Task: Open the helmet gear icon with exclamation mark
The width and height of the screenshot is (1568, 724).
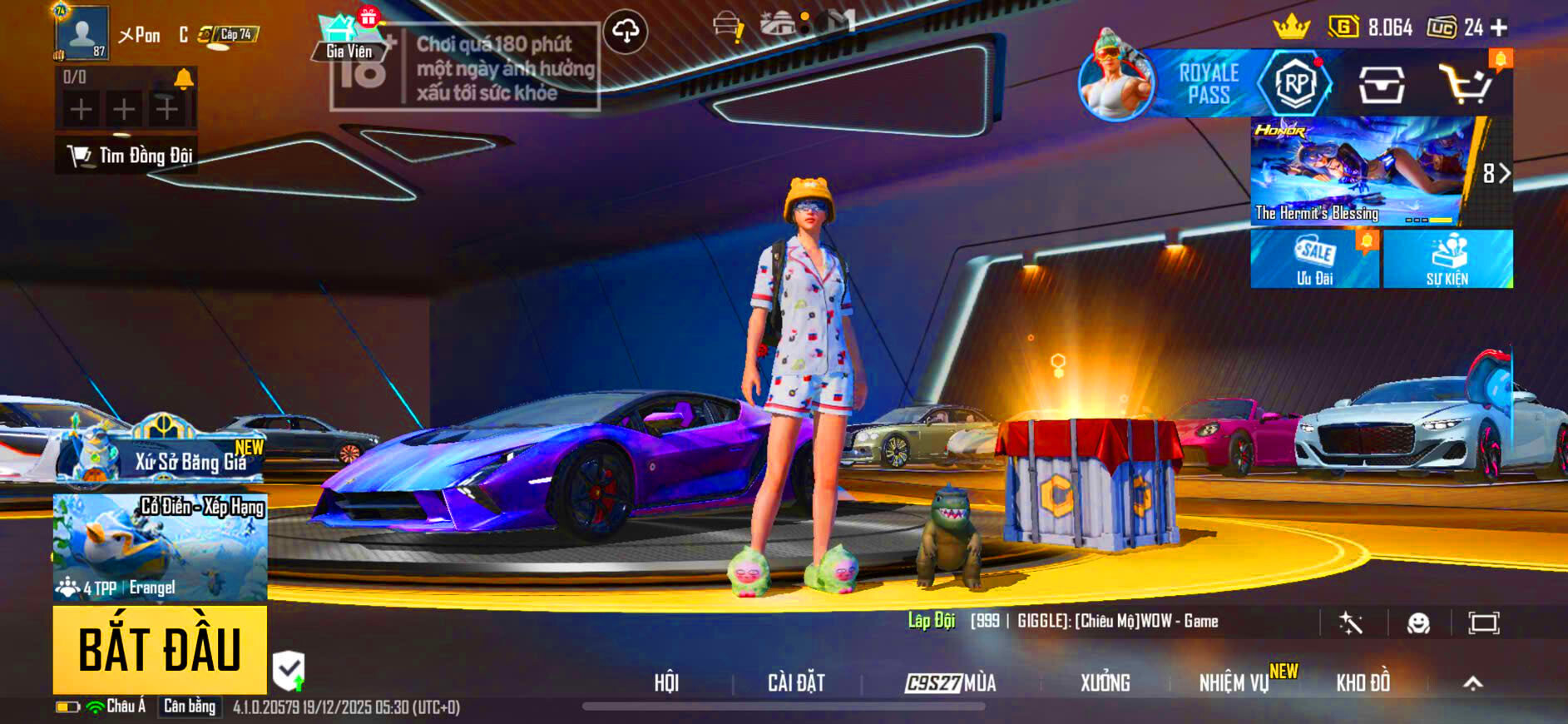Action: 726,22
